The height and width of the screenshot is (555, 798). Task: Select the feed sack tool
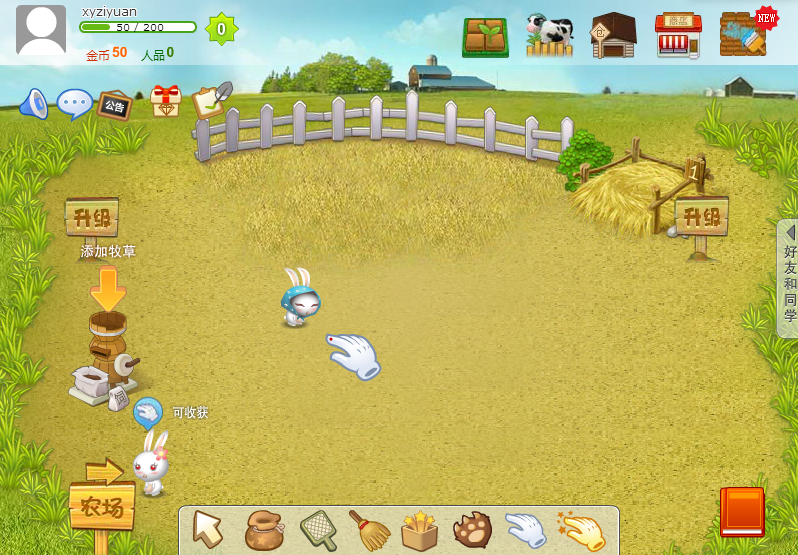pyautogui.click(x=264, y=530)
